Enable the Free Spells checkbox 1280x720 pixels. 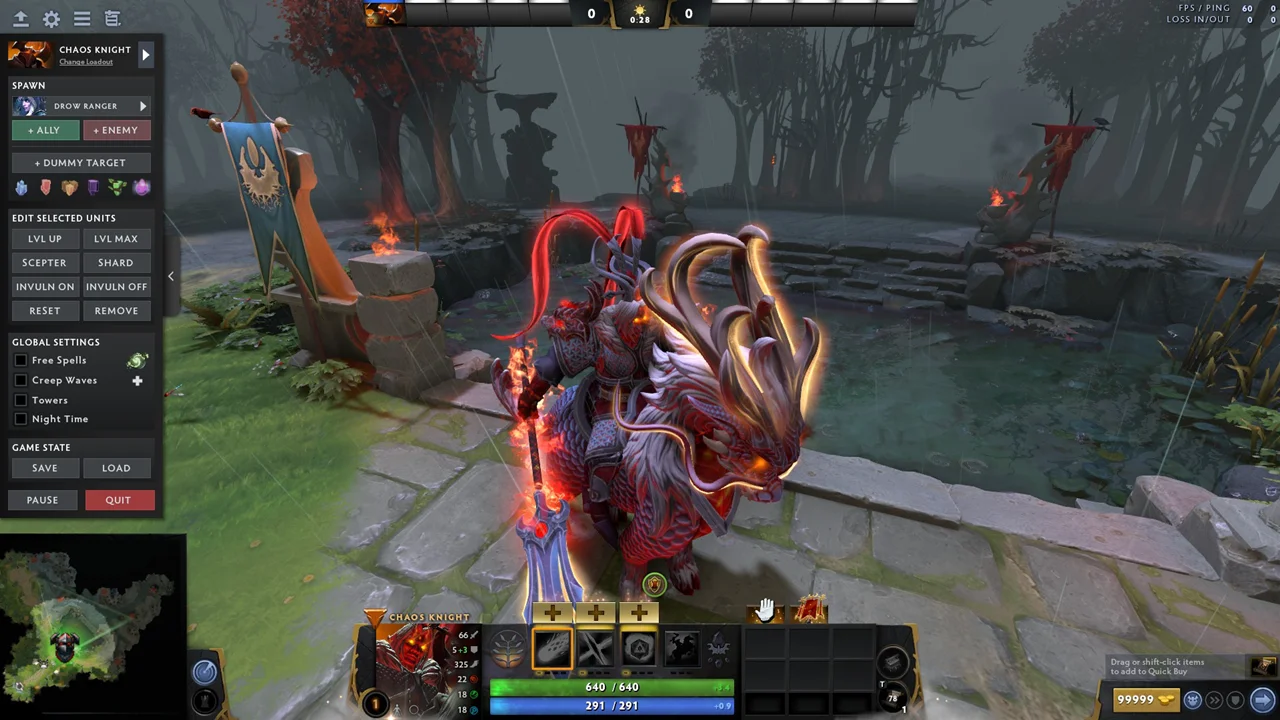click(21, 360)
